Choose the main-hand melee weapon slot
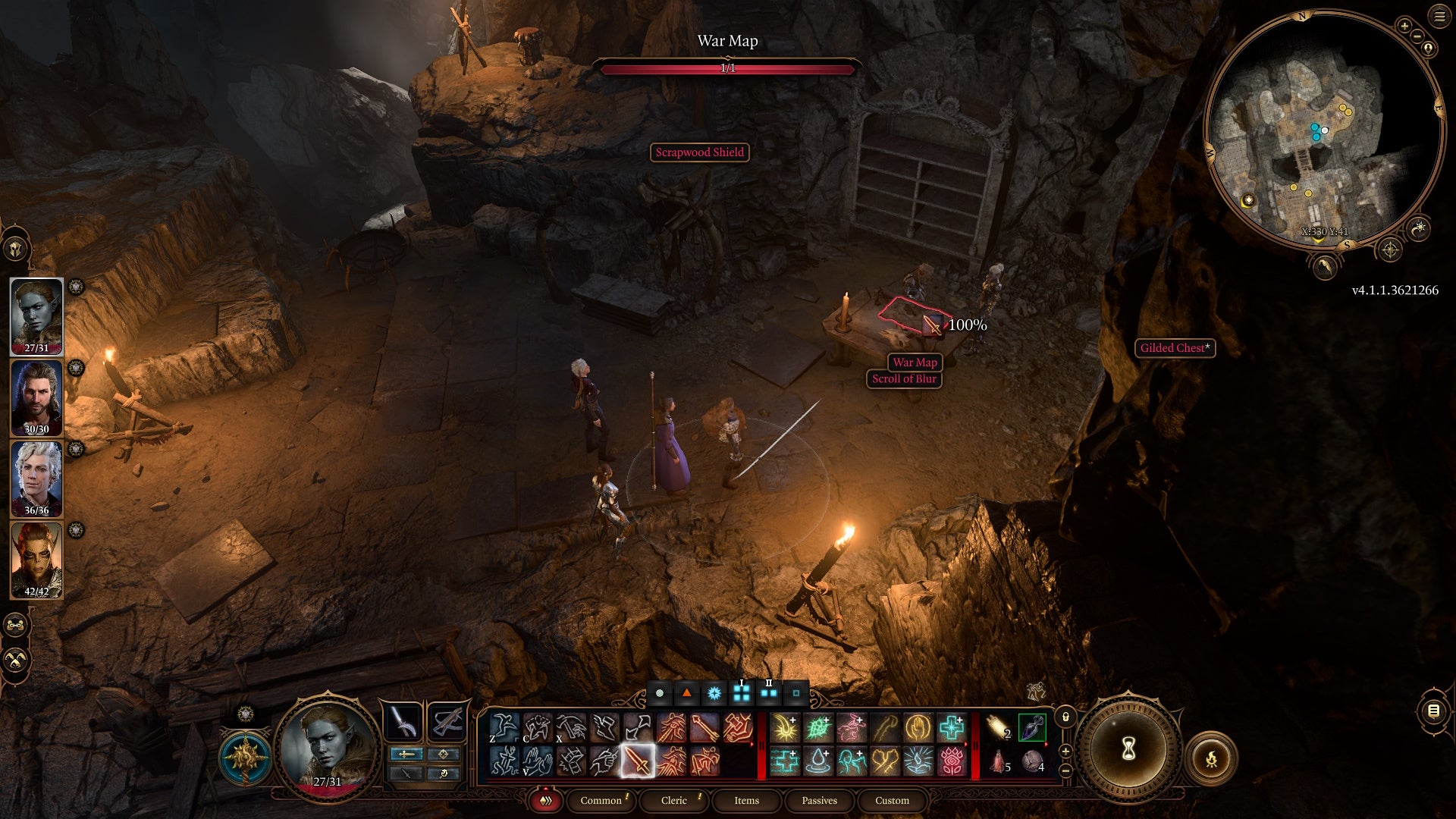The width and height of the screenshot is (1456, 819). (x=403, y=721)
